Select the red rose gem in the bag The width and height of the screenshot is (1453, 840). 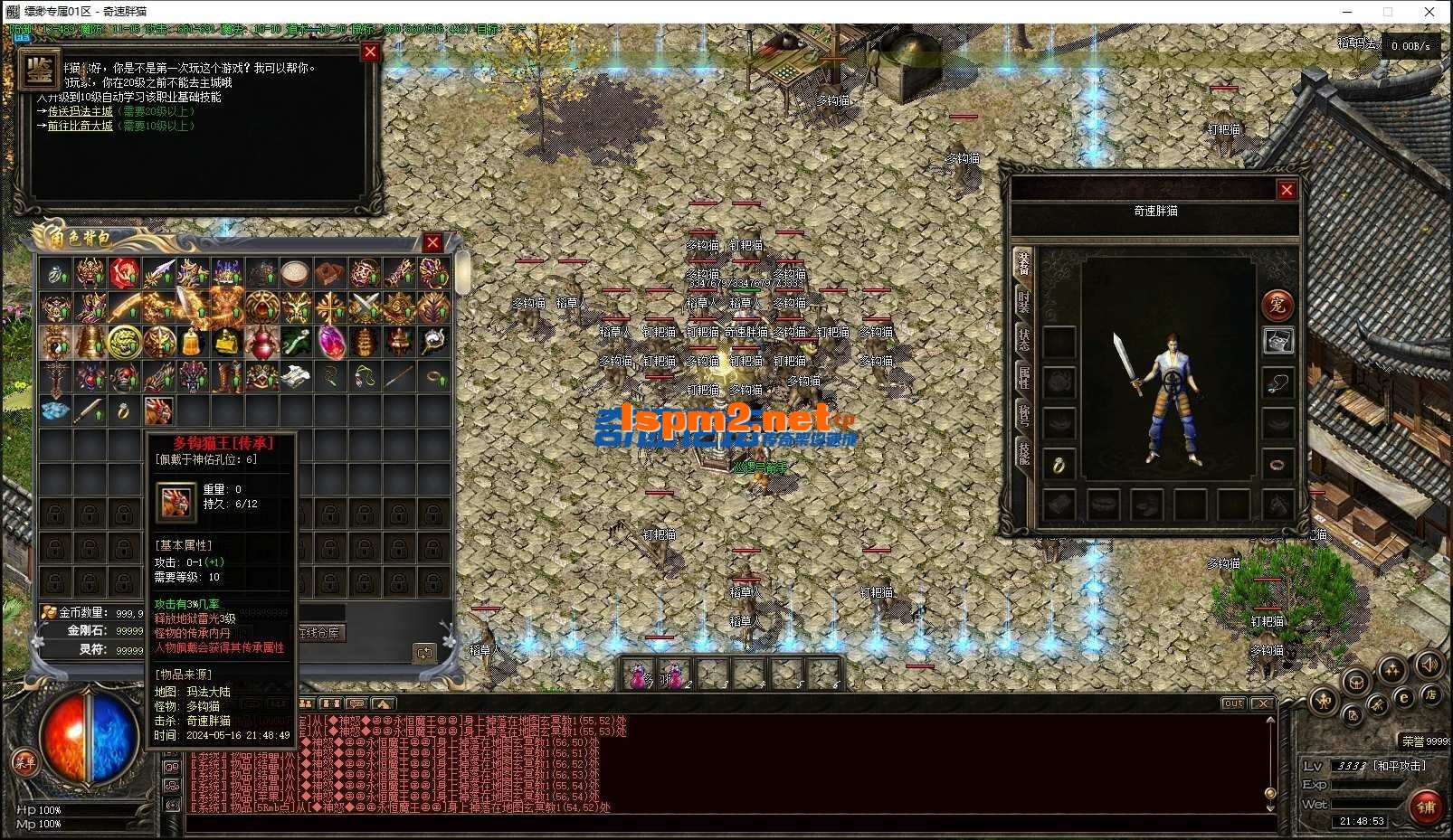click(x=124, y=273)
